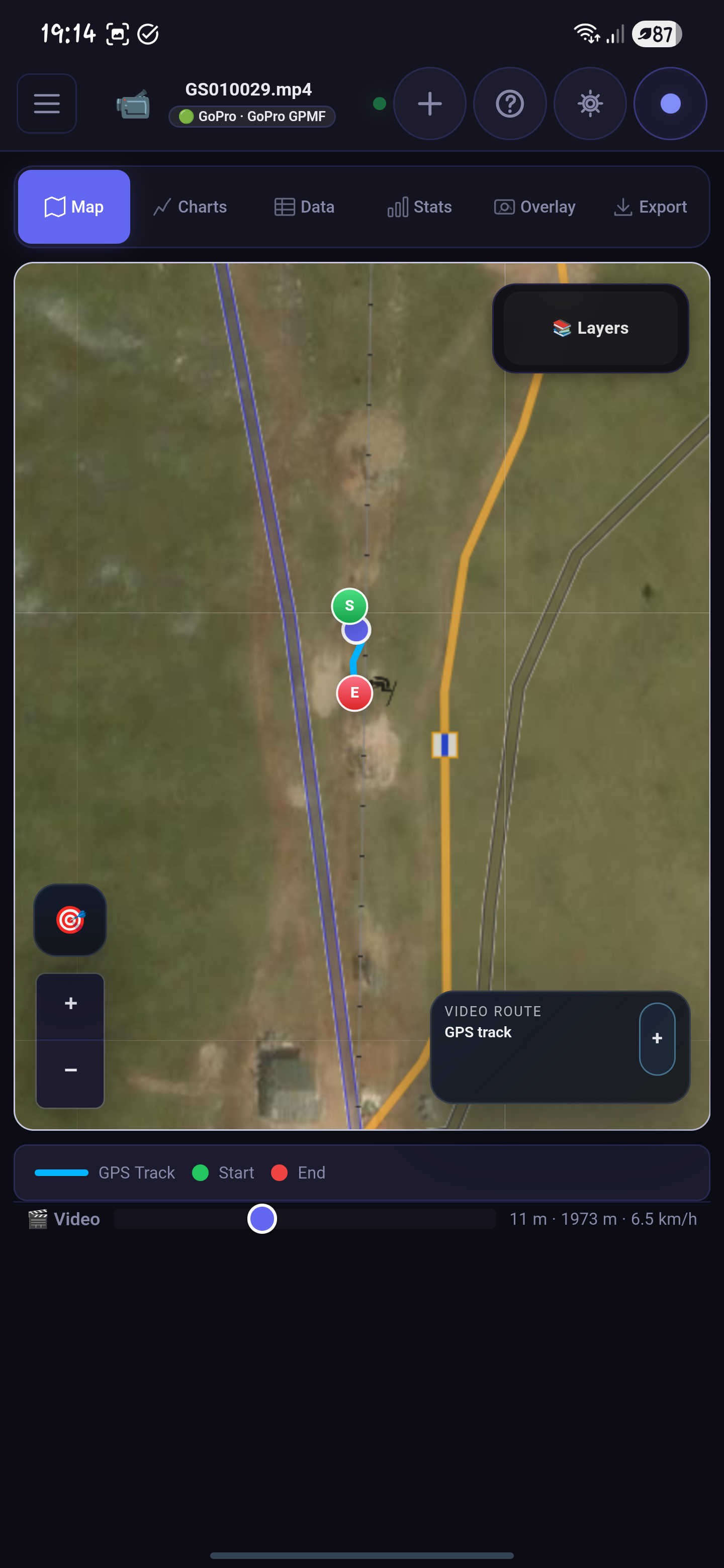The height and width of the screenshot is (1568, 724).
Task: Open the hamburger menu
Action: pyautogui.click(x=46, y=104)
